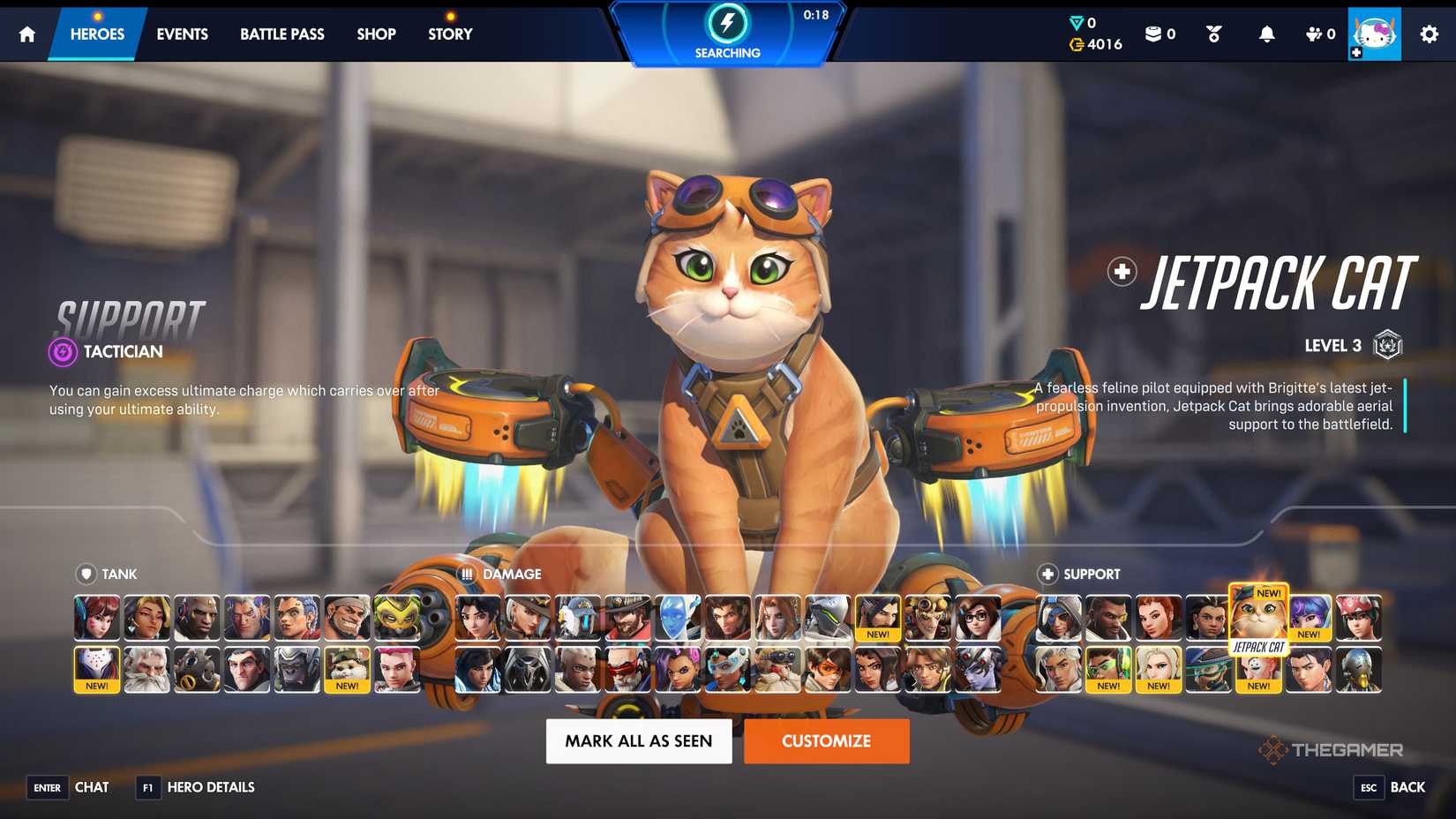Viewport: 1456px width, 819px height.
Task: Open the loot box inventory icon
Action: [x=1152, y=34]
